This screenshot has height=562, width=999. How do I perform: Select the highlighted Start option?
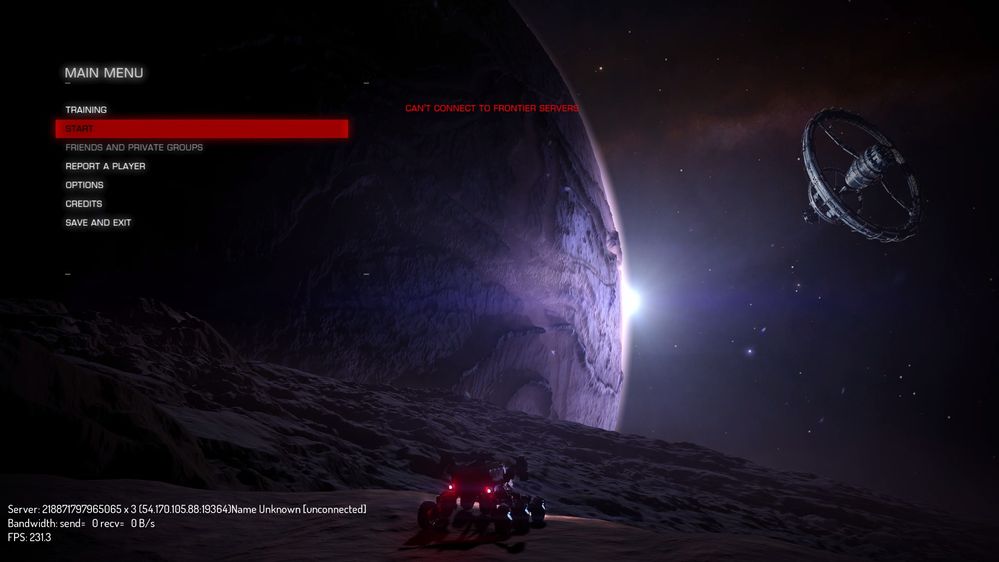click(x=200, y=129)
